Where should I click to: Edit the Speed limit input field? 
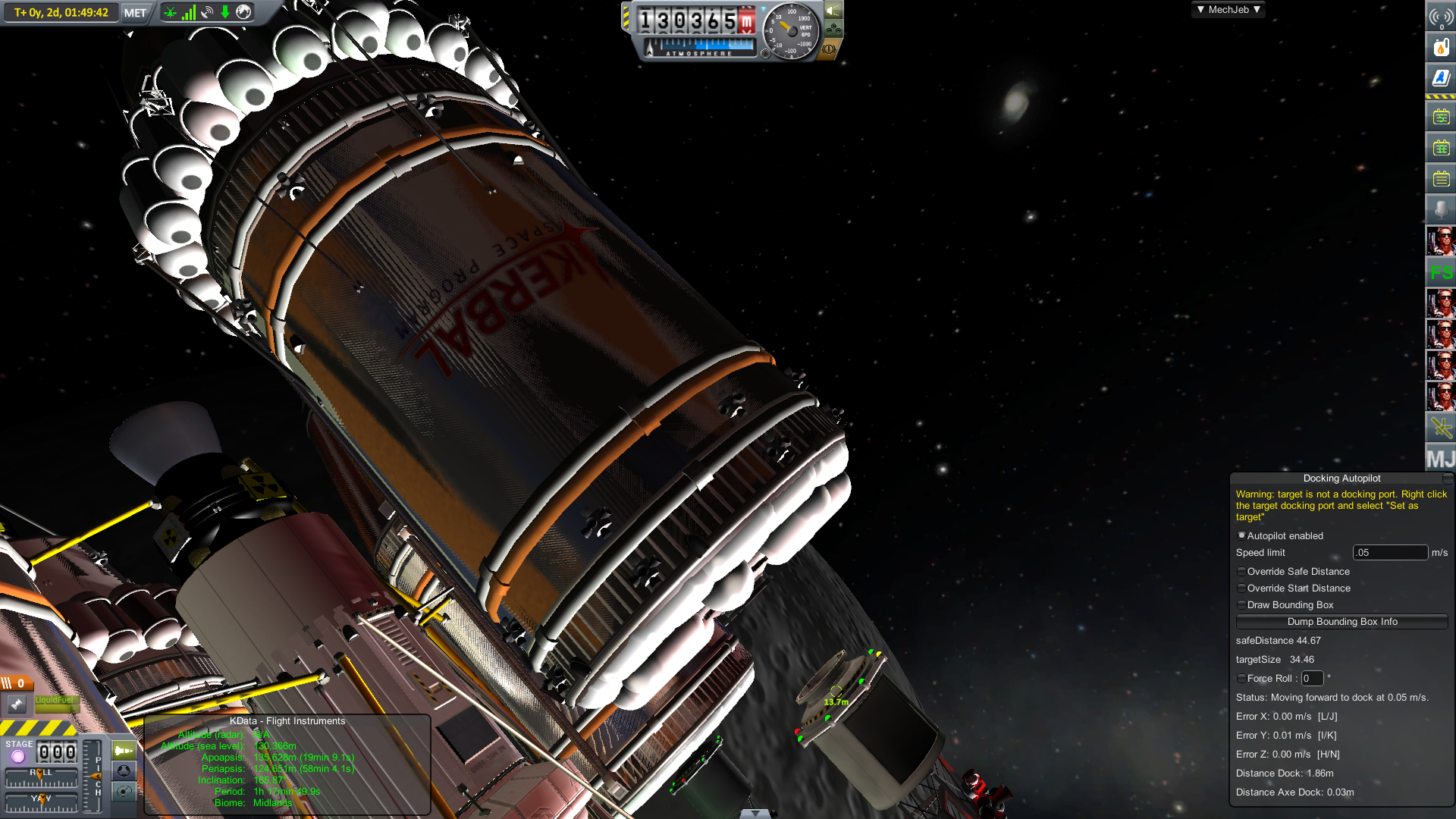coord(1389,553)
